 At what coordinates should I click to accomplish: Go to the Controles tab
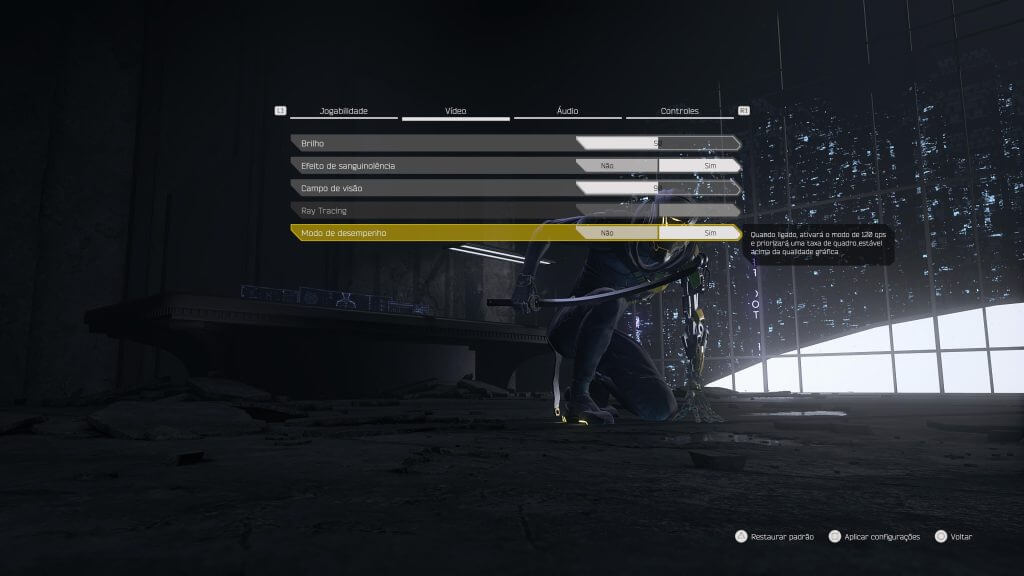(680, 111)
